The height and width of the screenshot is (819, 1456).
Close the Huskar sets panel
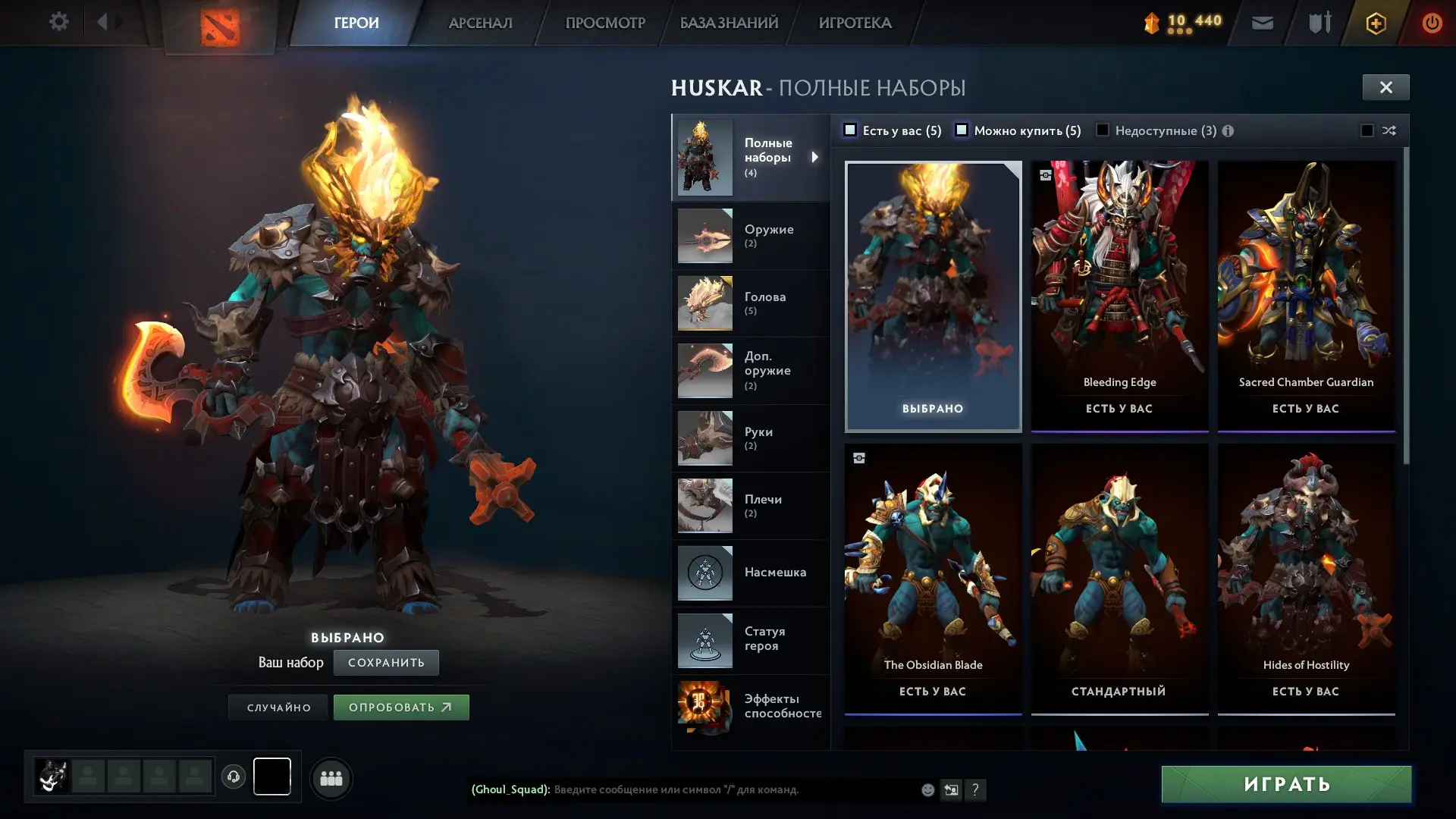click(1385, 87)
